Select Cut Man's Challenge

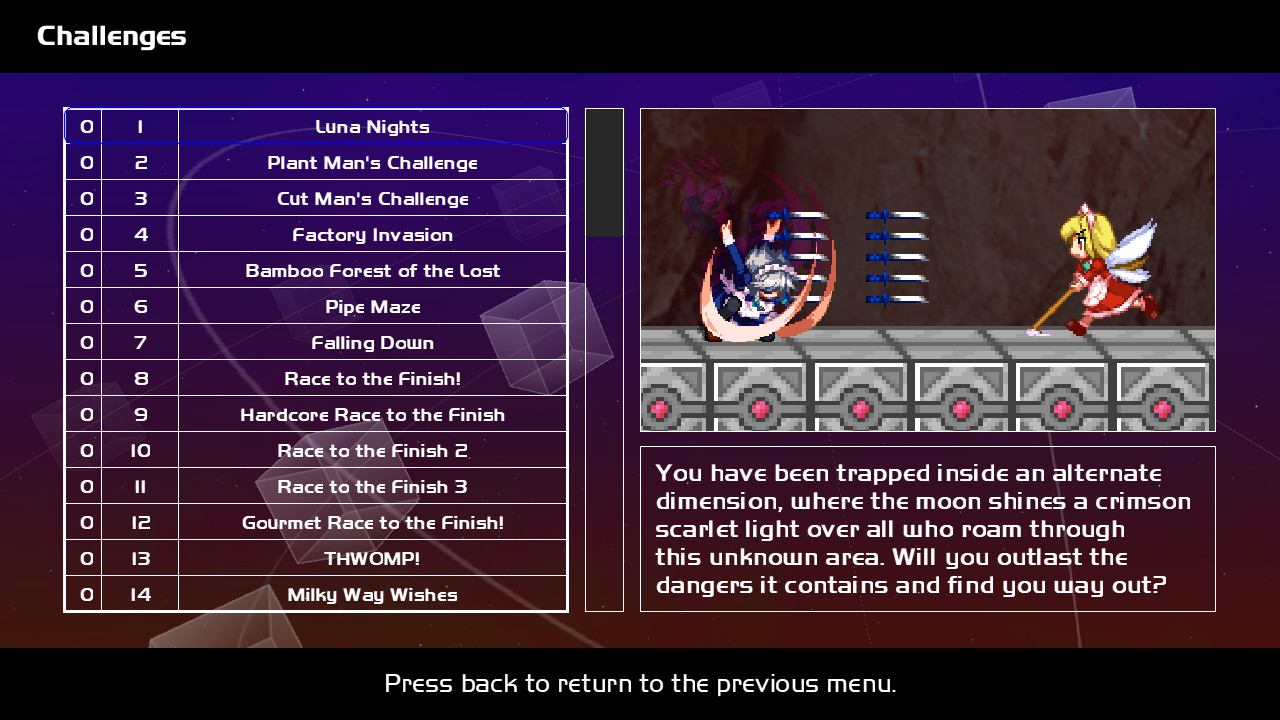373,199
